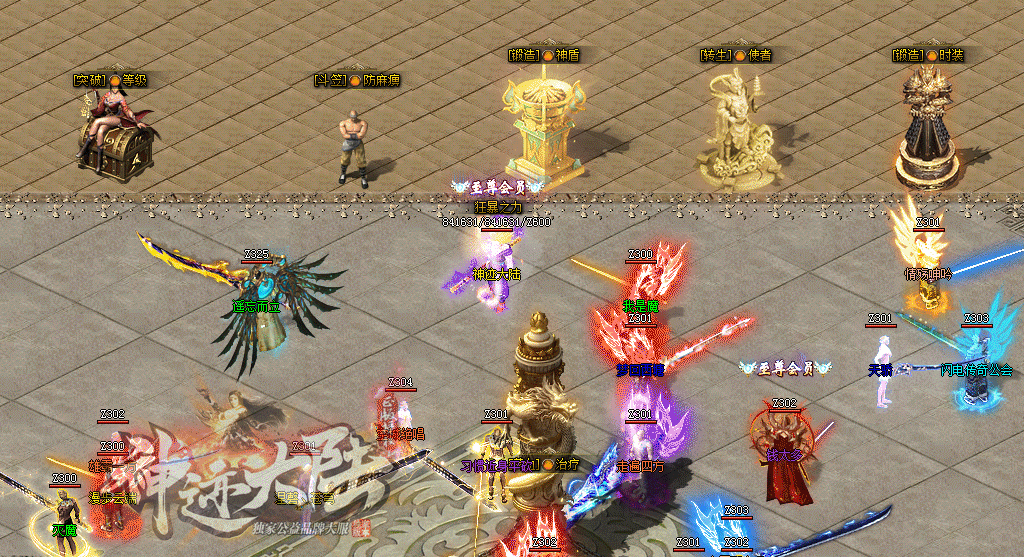The width and height of the screenshot is (1024, 557).
Task: Open the [锻造] 神盾 forging label
Action: pos(543,56)
